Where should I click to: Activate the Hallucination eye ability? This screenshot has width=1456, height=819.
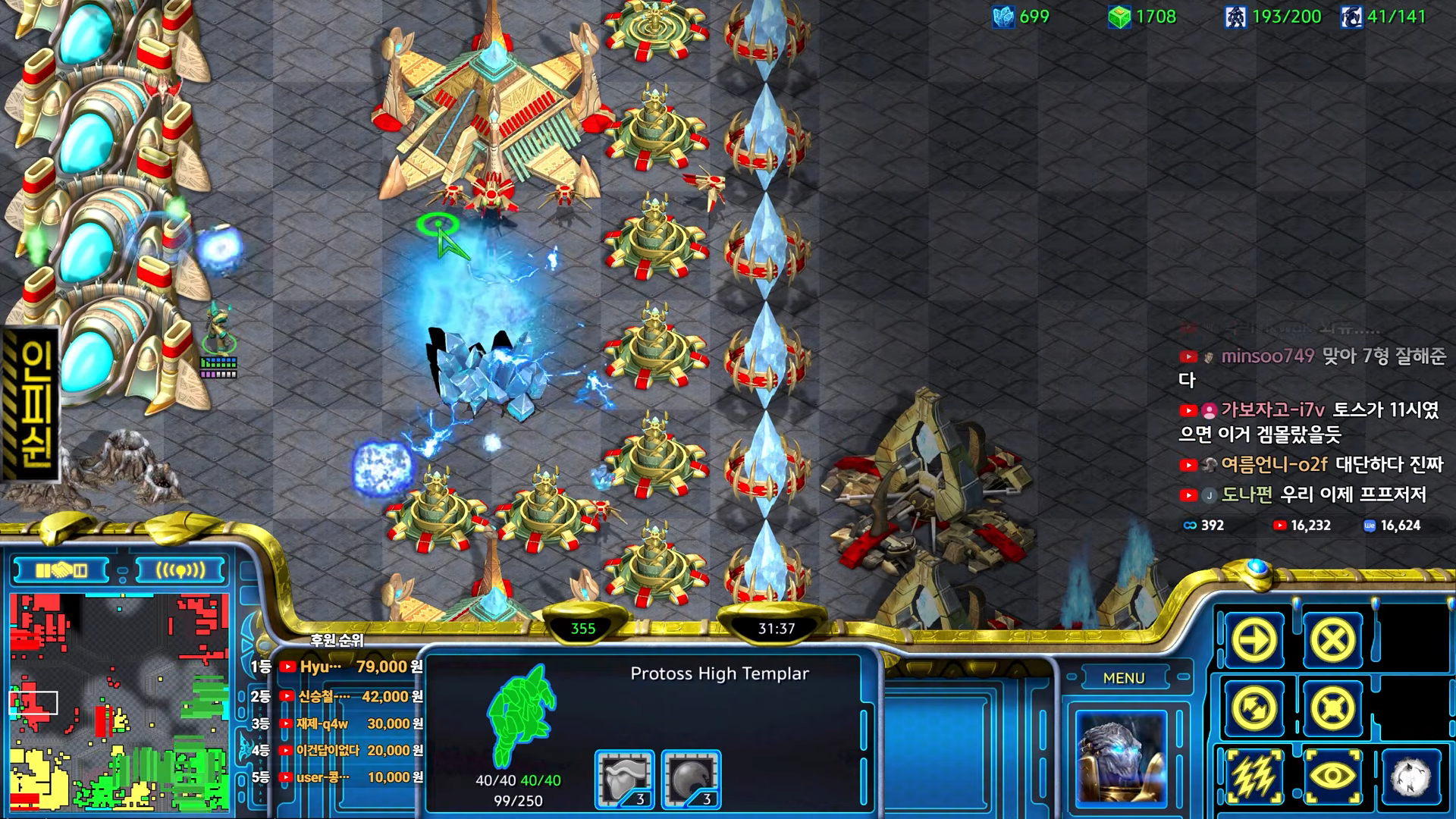coord(1332,777)
